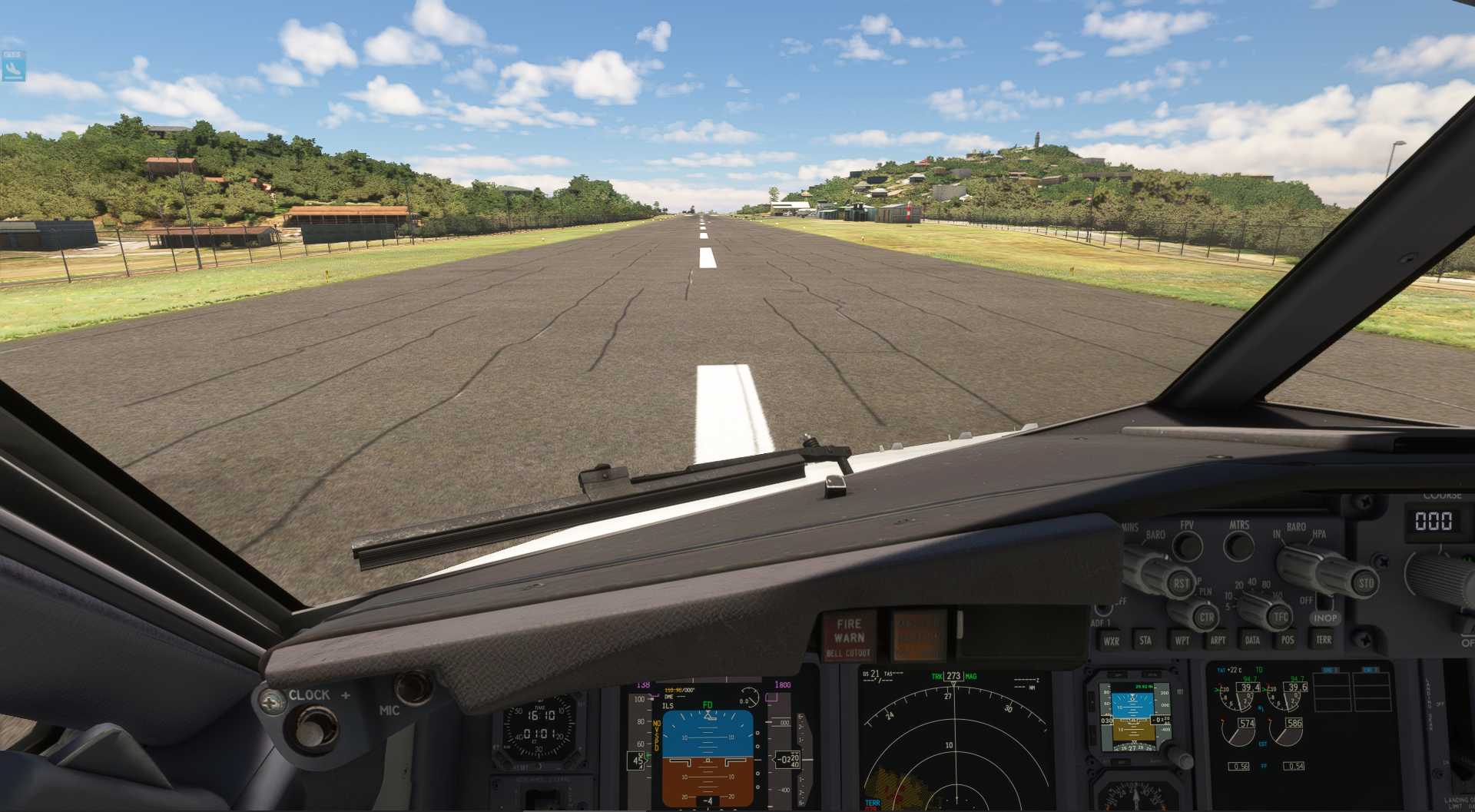The height and width of the screenshot is (812, 1475).
Task: Show waypoints with the WPT button
Action: pyautogui.click(x=1182, y=640)
